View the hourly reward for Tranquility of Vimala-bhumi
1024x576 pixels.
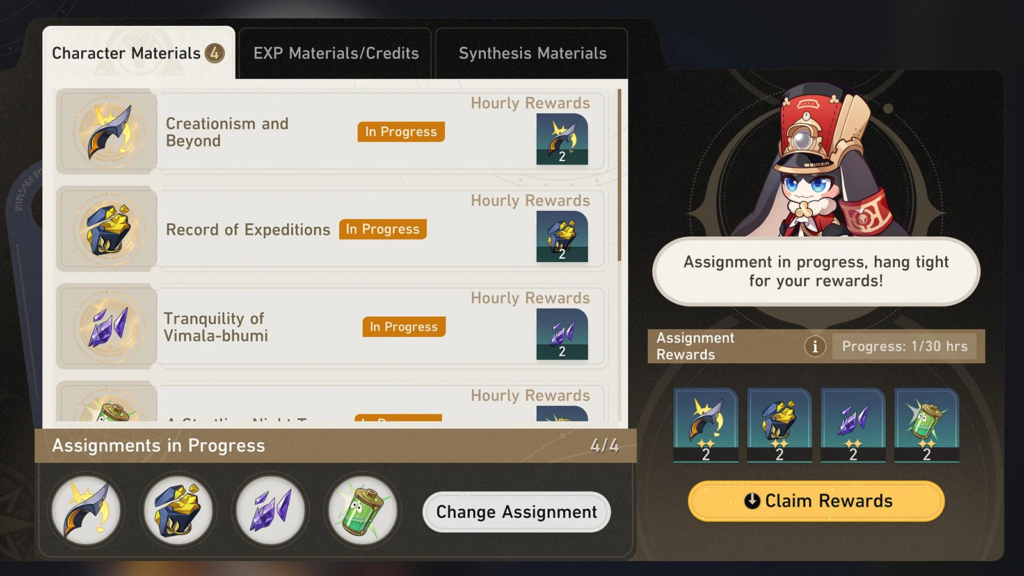click(561, 335)
